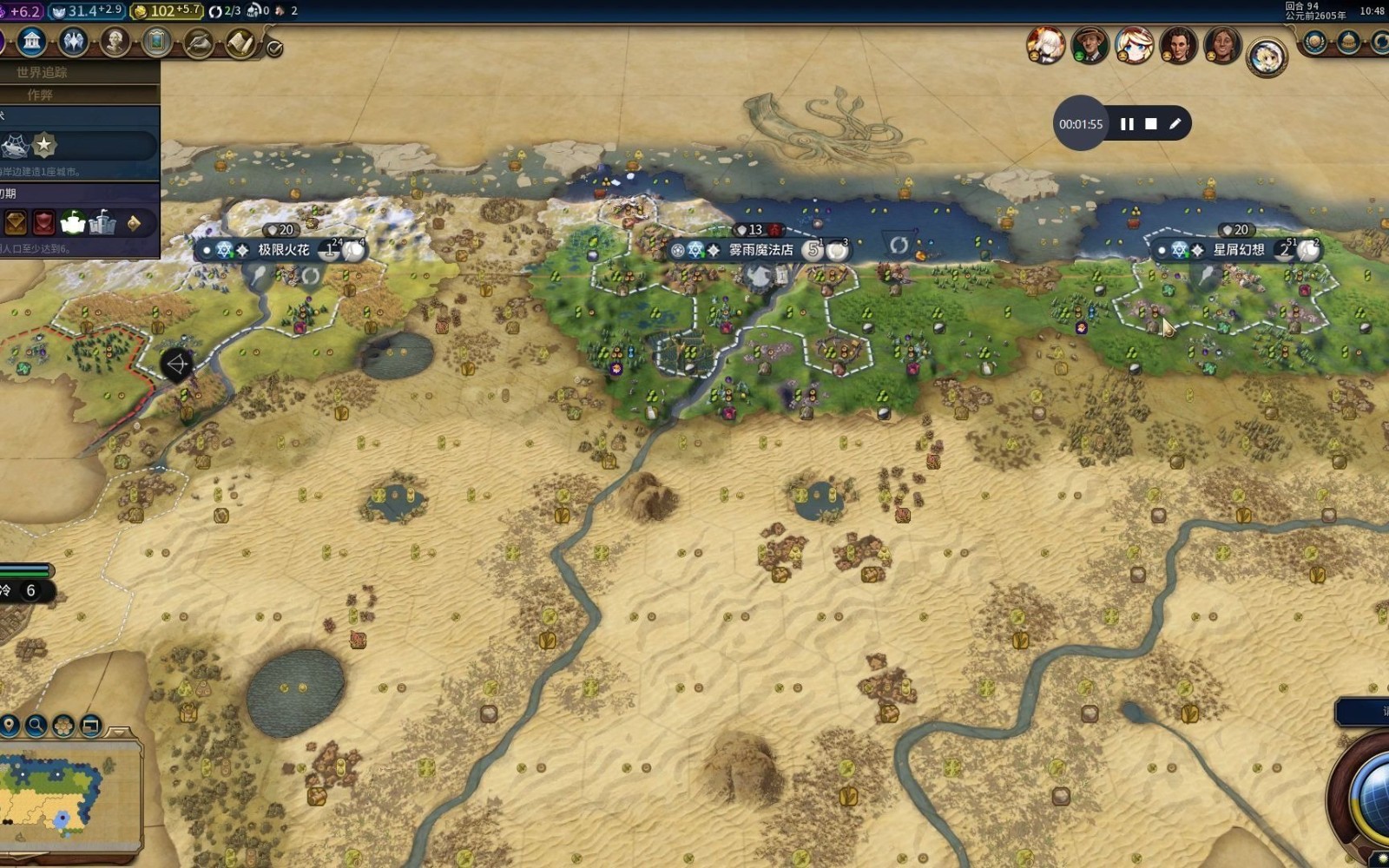Click your own leader portrait with gold ring
This screenshot has width=1389, height=868.
[1267, 57]
